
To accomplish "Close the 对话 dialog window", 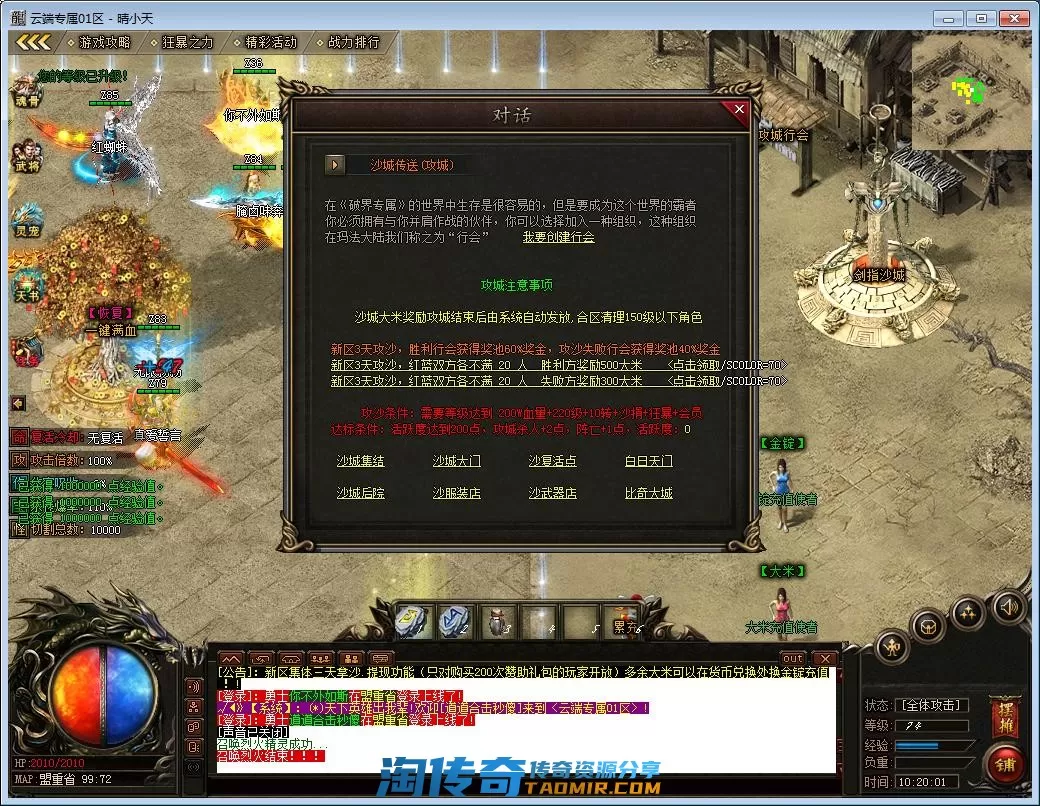I will coord(739,109).
